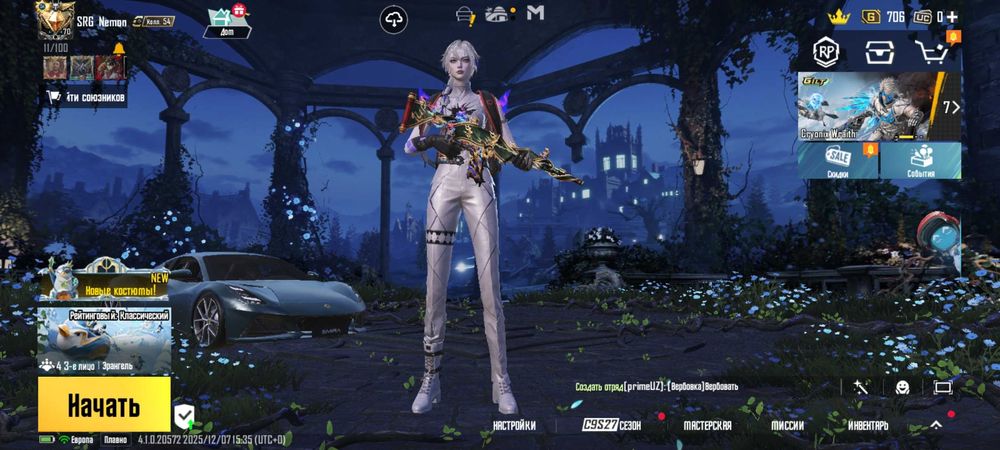Add UC with the plus button
Screen dimensions: 1000x450
coord(951,17)
